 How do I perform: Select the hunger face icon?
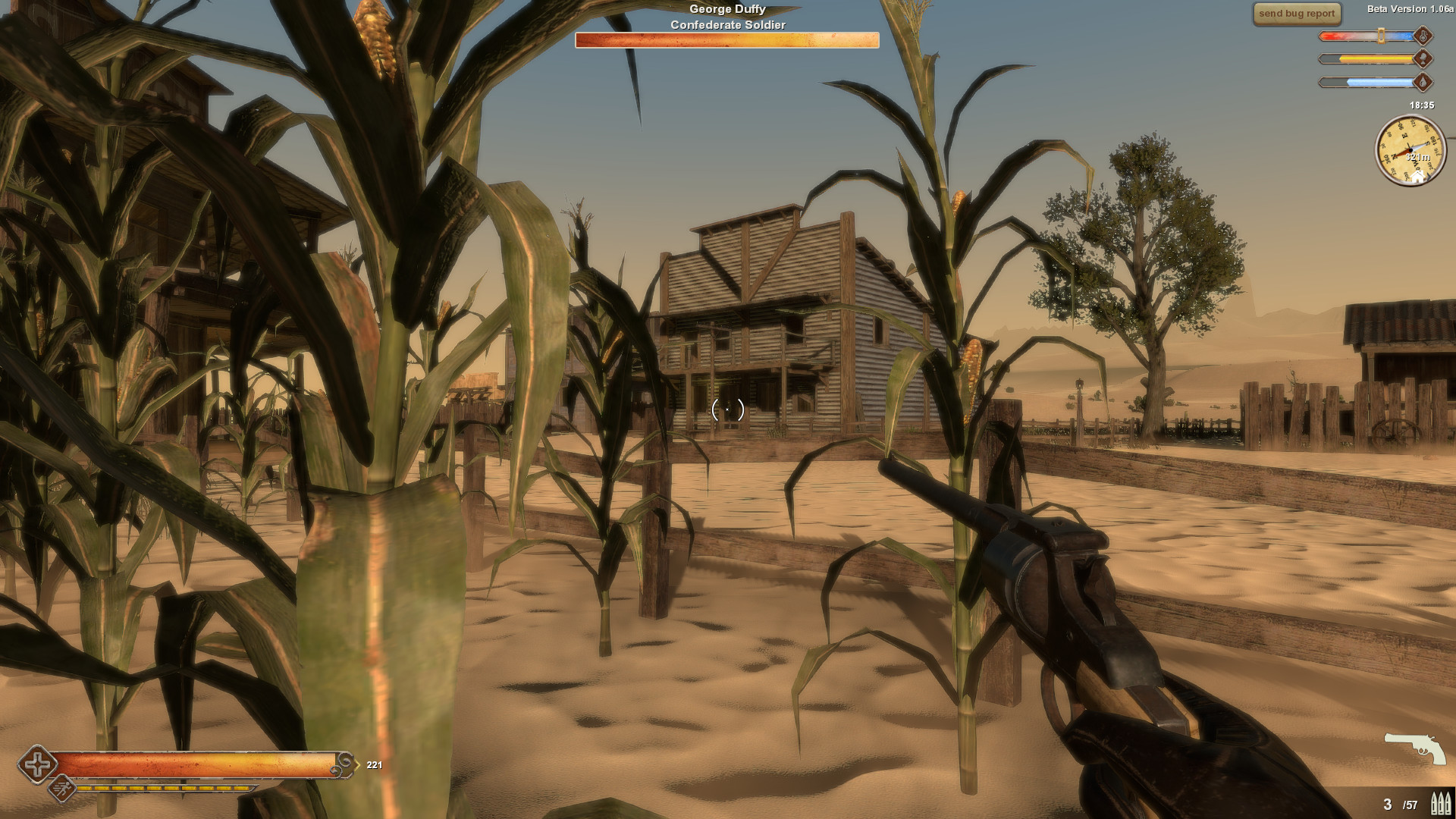tap(1423, 59)
